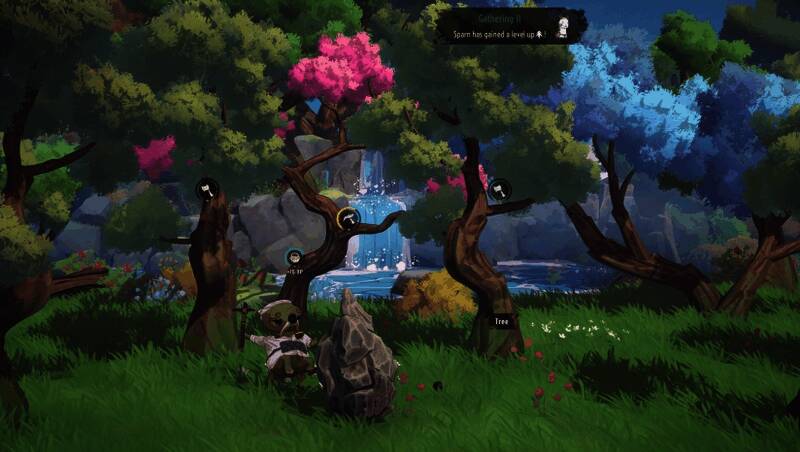Select the yellow-ringed pickaxe gathering marker
The width and height of the screenshot is (800, 452).
(347, 218)
